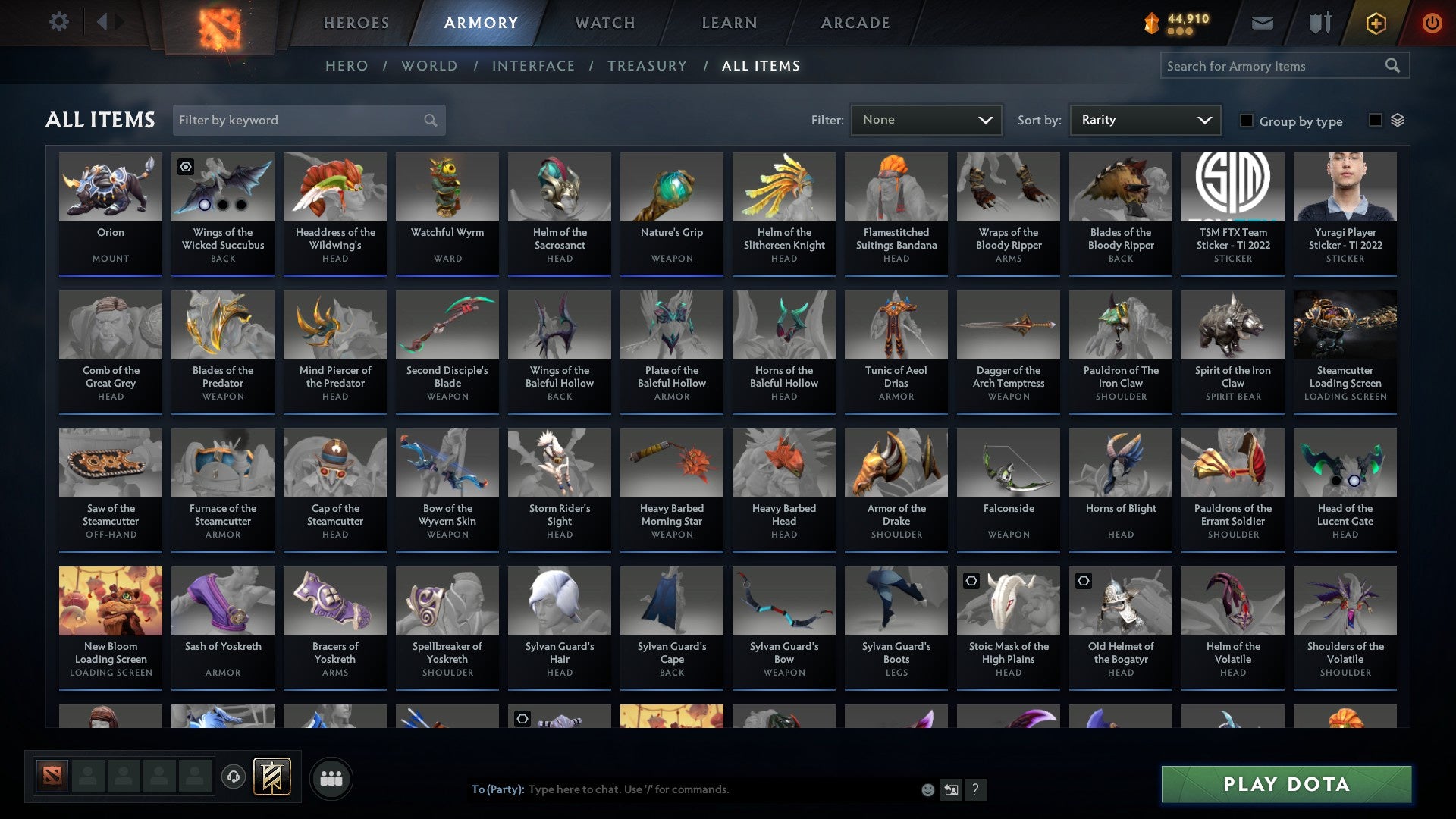
Task: Open friends list with the people icon
Action: point(331,777)
